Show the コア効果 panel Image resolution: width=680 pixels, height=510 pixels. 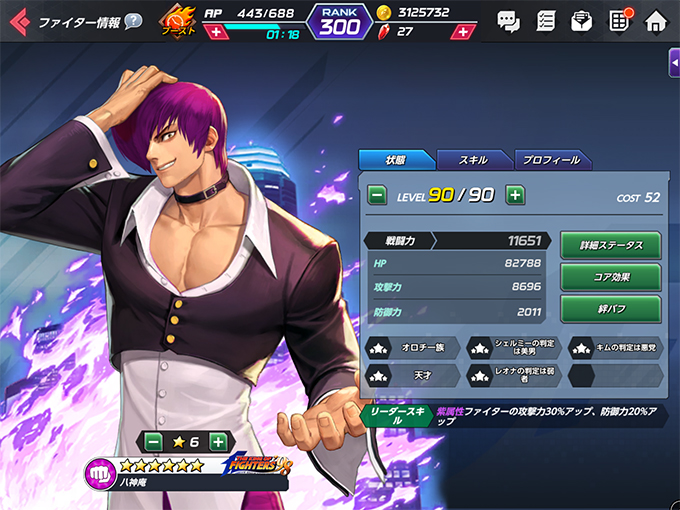(x=610, y=277)
